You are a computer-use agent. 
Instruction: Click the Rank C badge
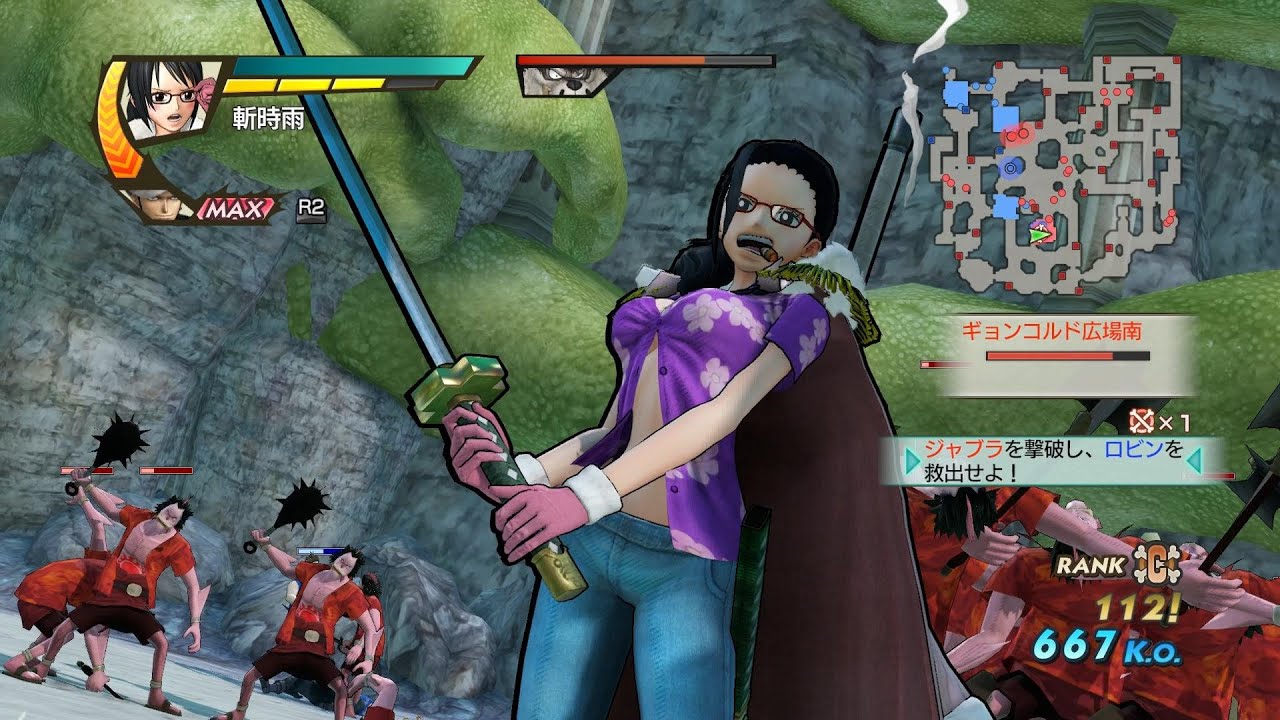(x=1158, y=563)
